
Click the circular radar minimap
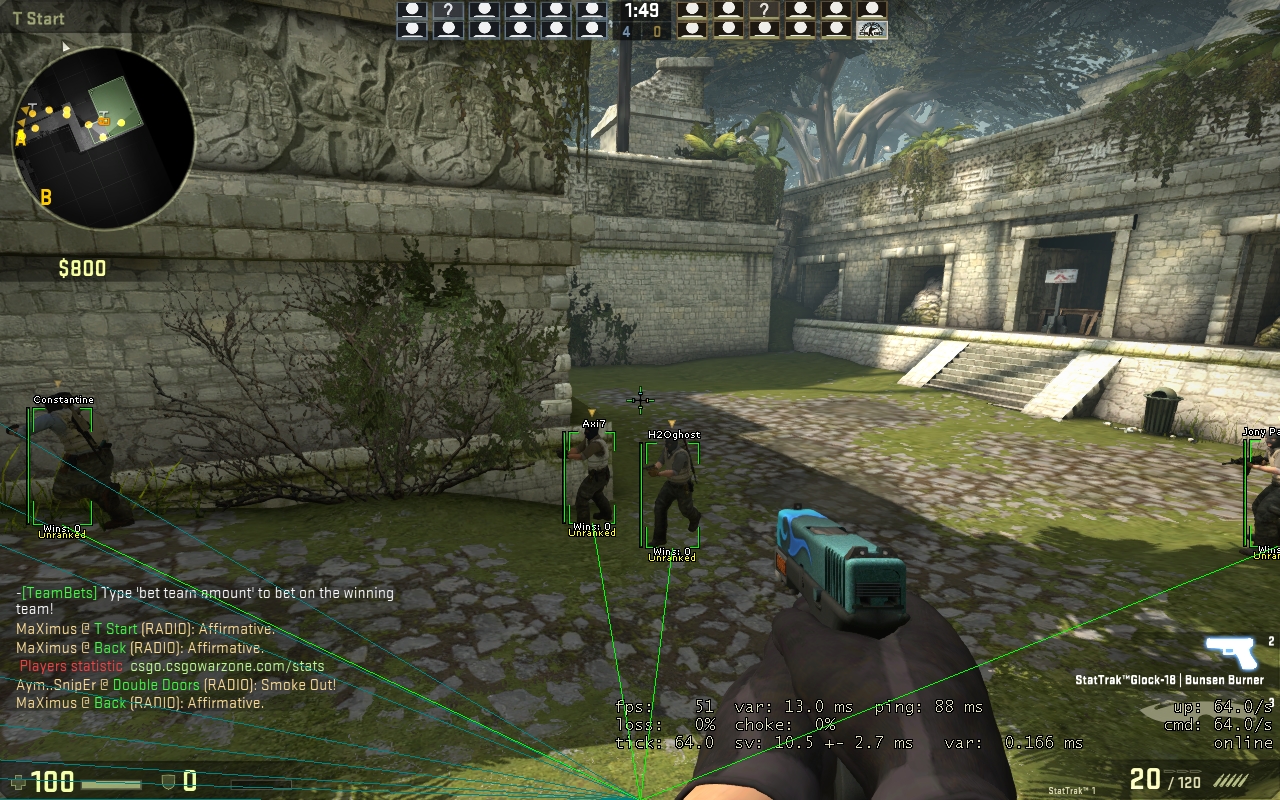coord(103,138)
